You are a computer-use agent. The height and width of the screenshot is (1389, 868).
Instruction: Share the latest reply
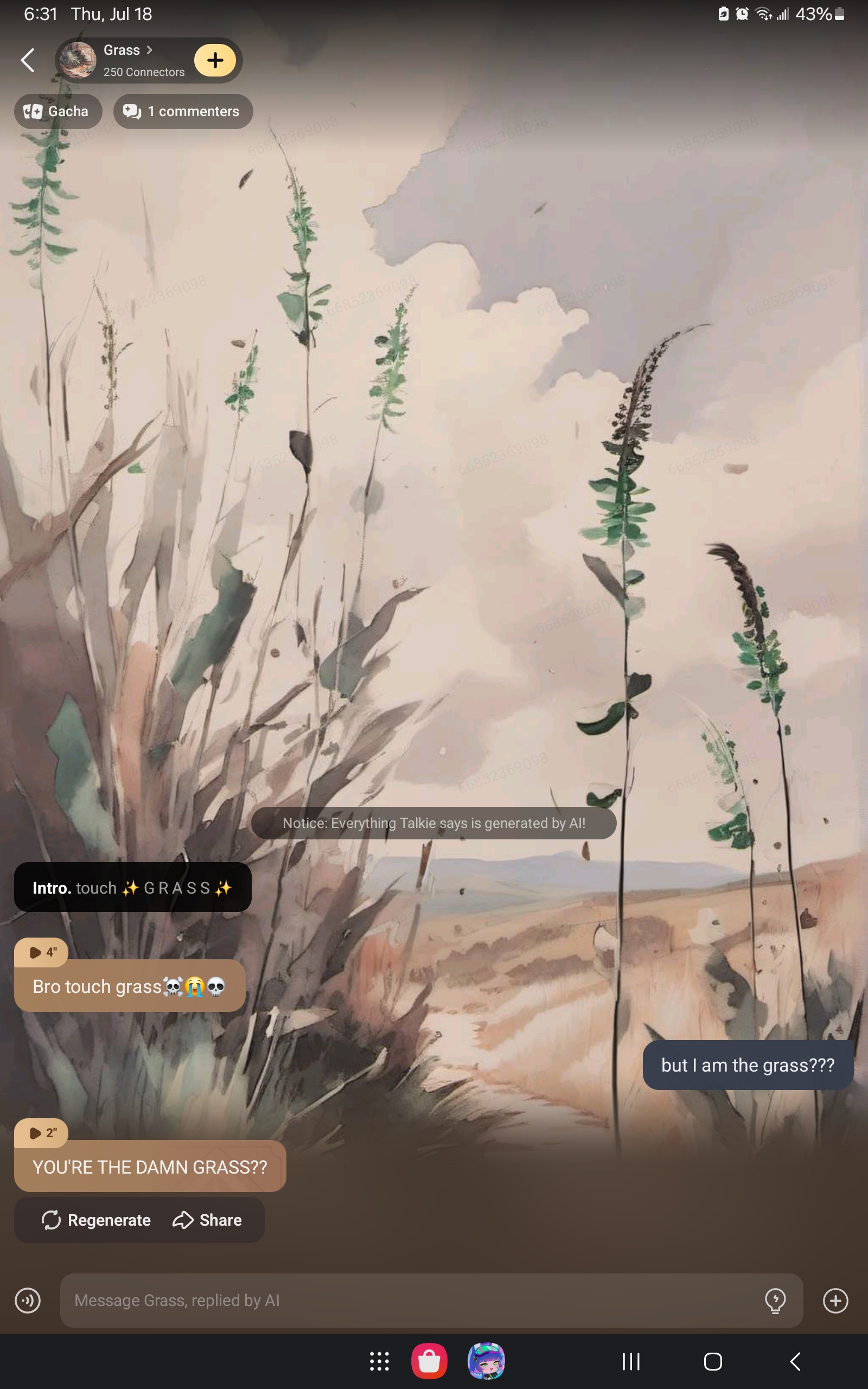pyautogui.click(x=207, y=1220)
